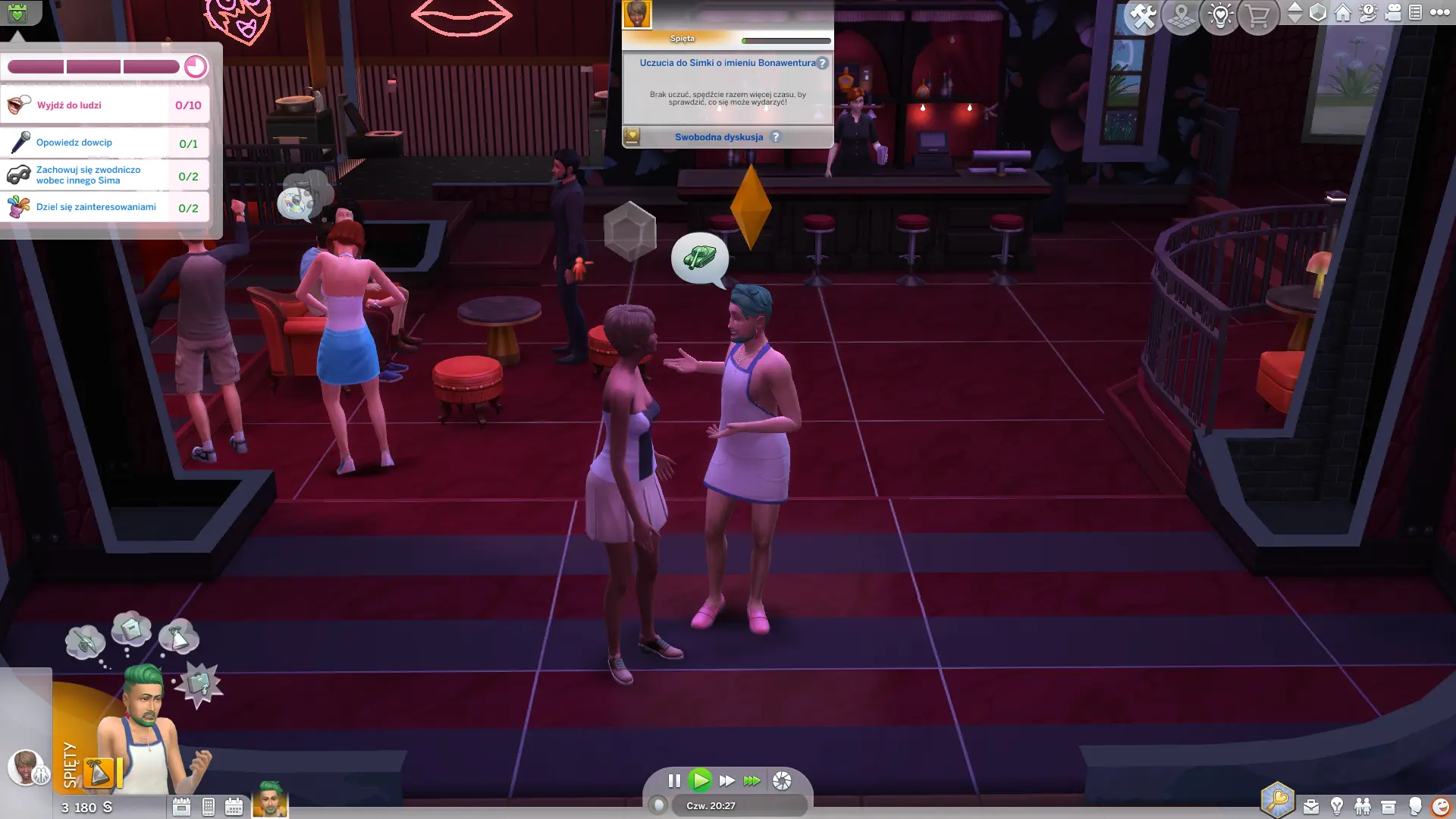Select the 'Dziel się zainteresowaniami' goal row
This screenshot has width=1456, height=819.
click(105, 207)
